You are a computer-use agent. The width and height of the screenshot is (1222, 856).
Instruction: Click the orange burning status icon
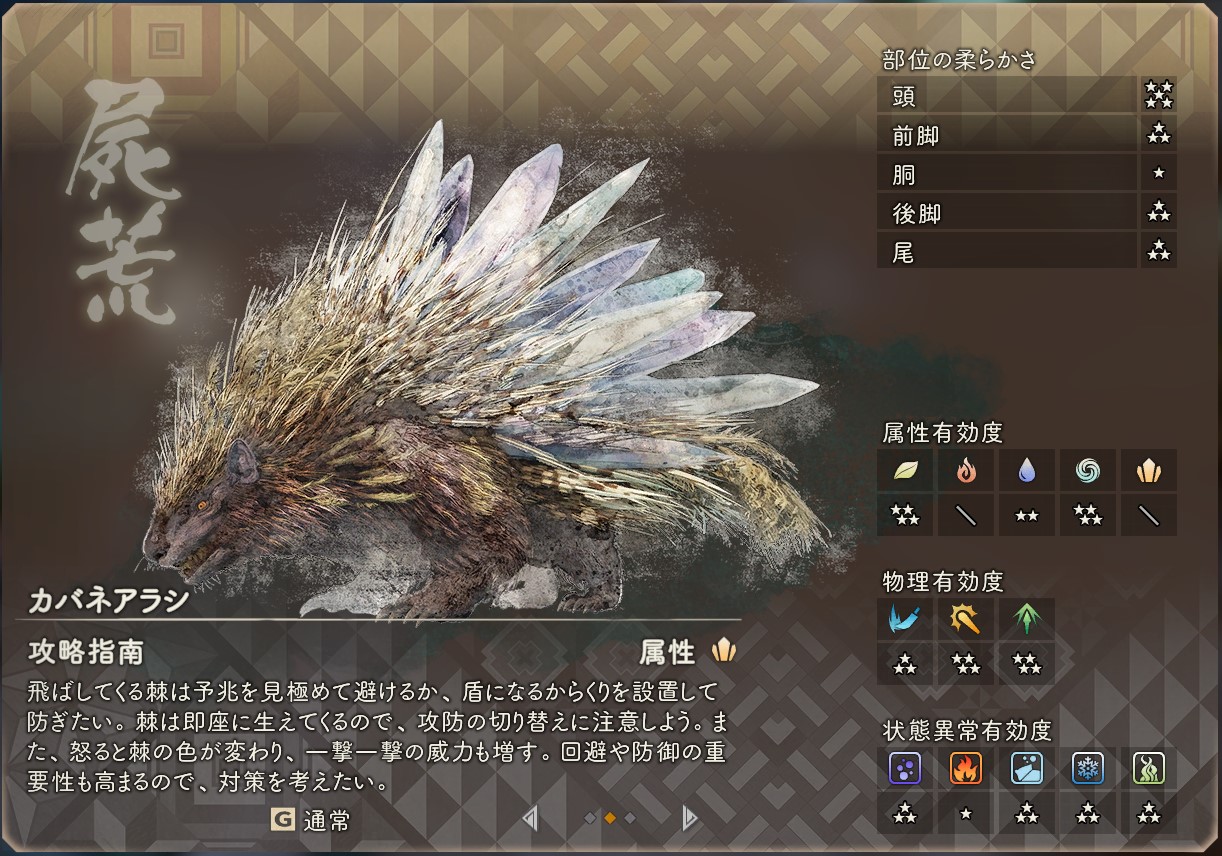[x=966, y=768]
